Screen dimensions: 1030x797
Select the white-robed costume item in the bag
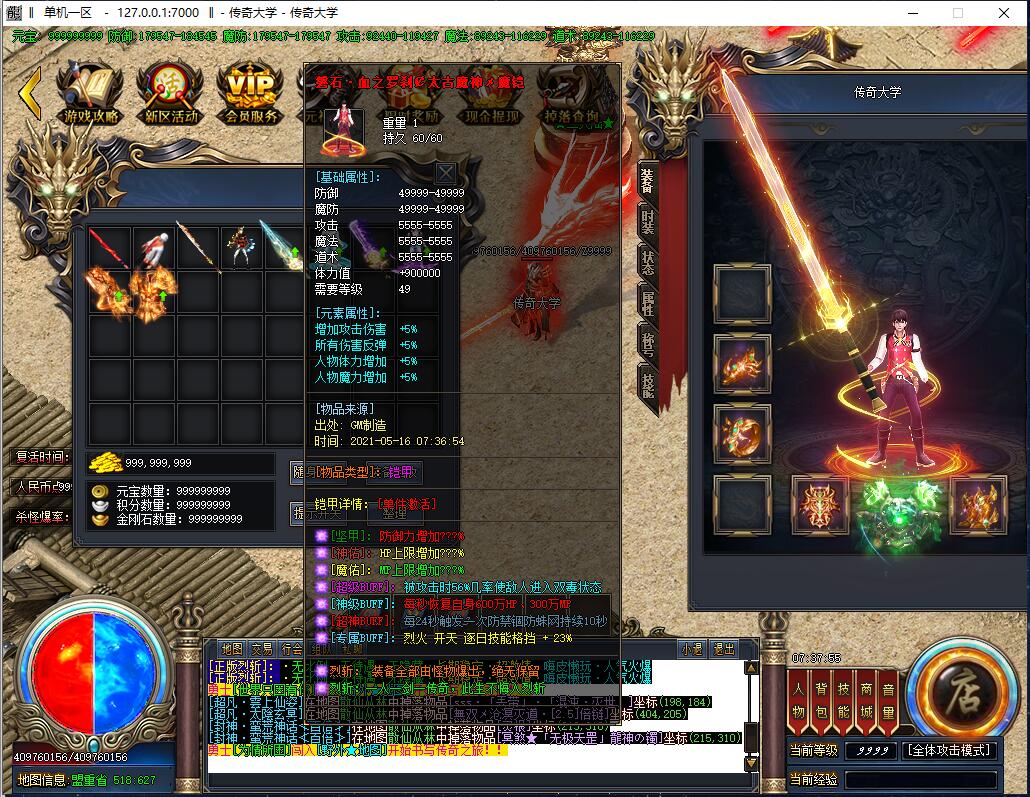tap(152, 249)
